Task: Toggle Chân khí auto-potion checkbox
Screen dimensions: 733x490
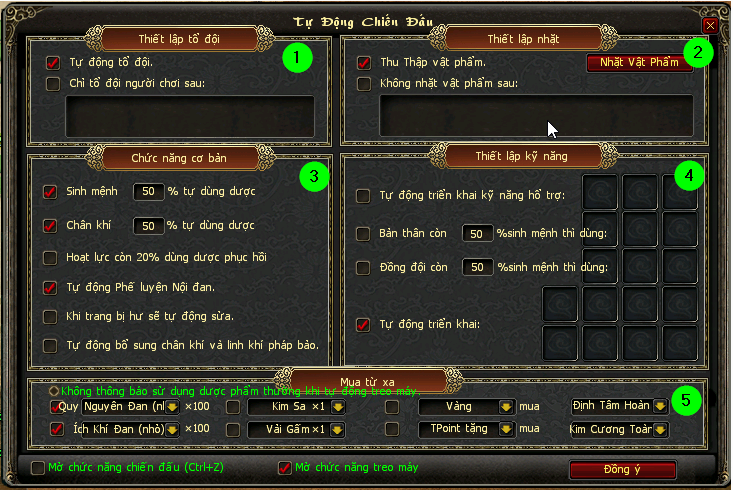Action: (50, 226)
